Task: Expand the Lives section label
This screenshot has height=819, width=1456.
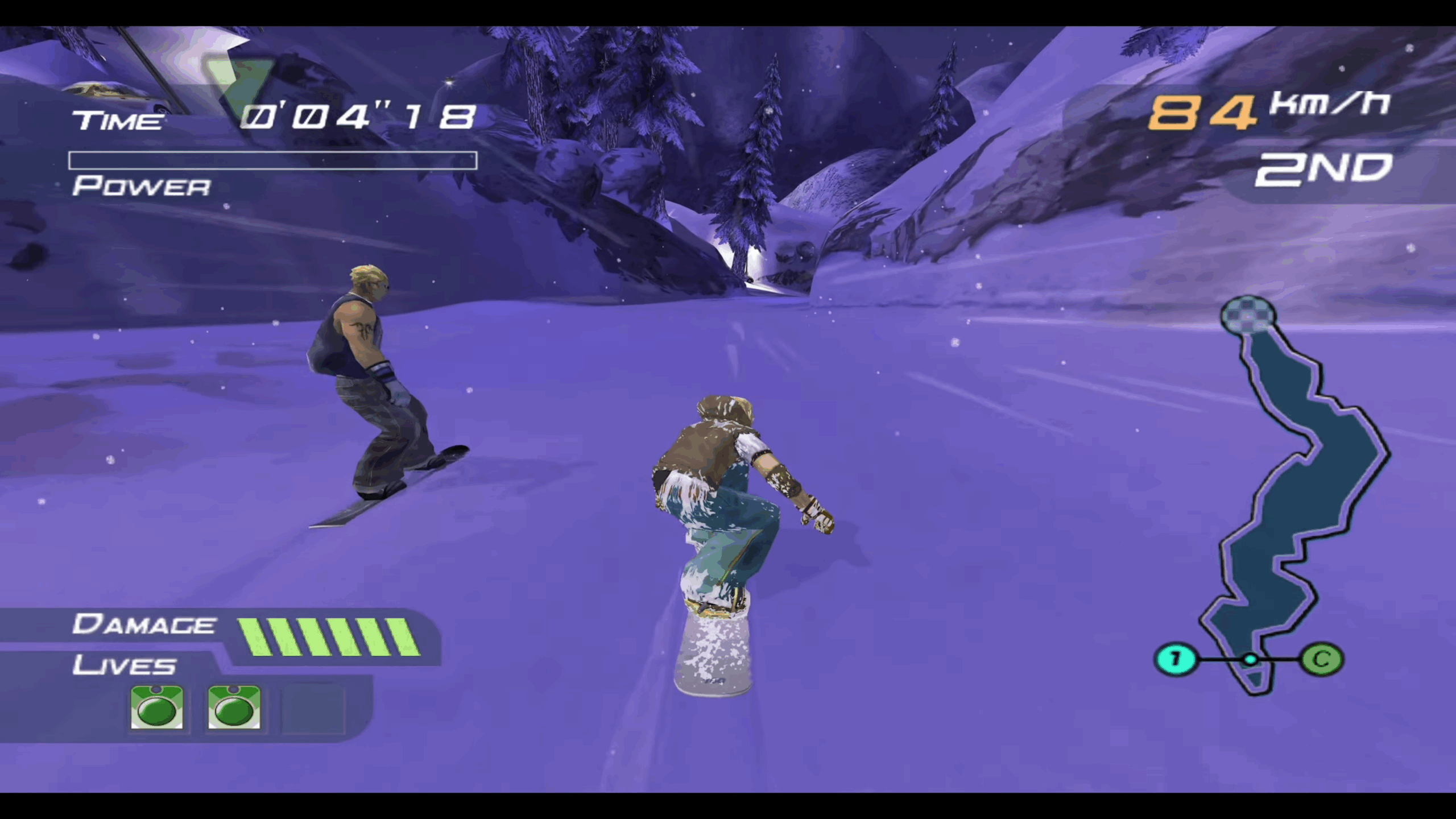Action: [124, 665]
